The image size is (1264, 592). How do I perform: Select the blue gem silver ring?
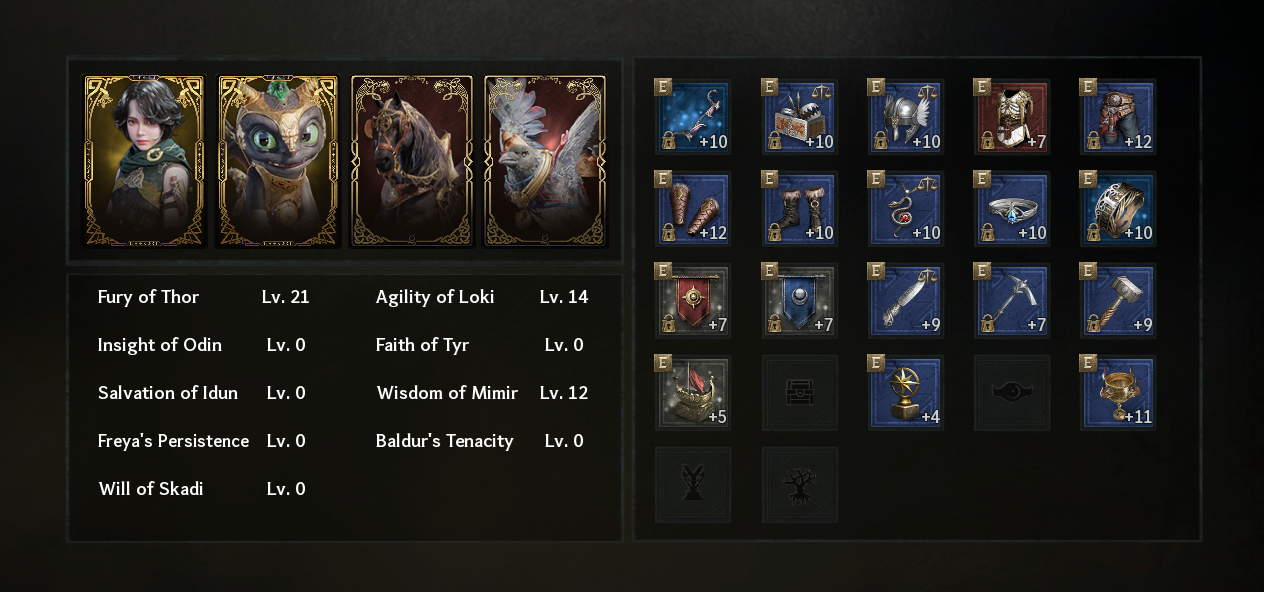point(1011,209)
